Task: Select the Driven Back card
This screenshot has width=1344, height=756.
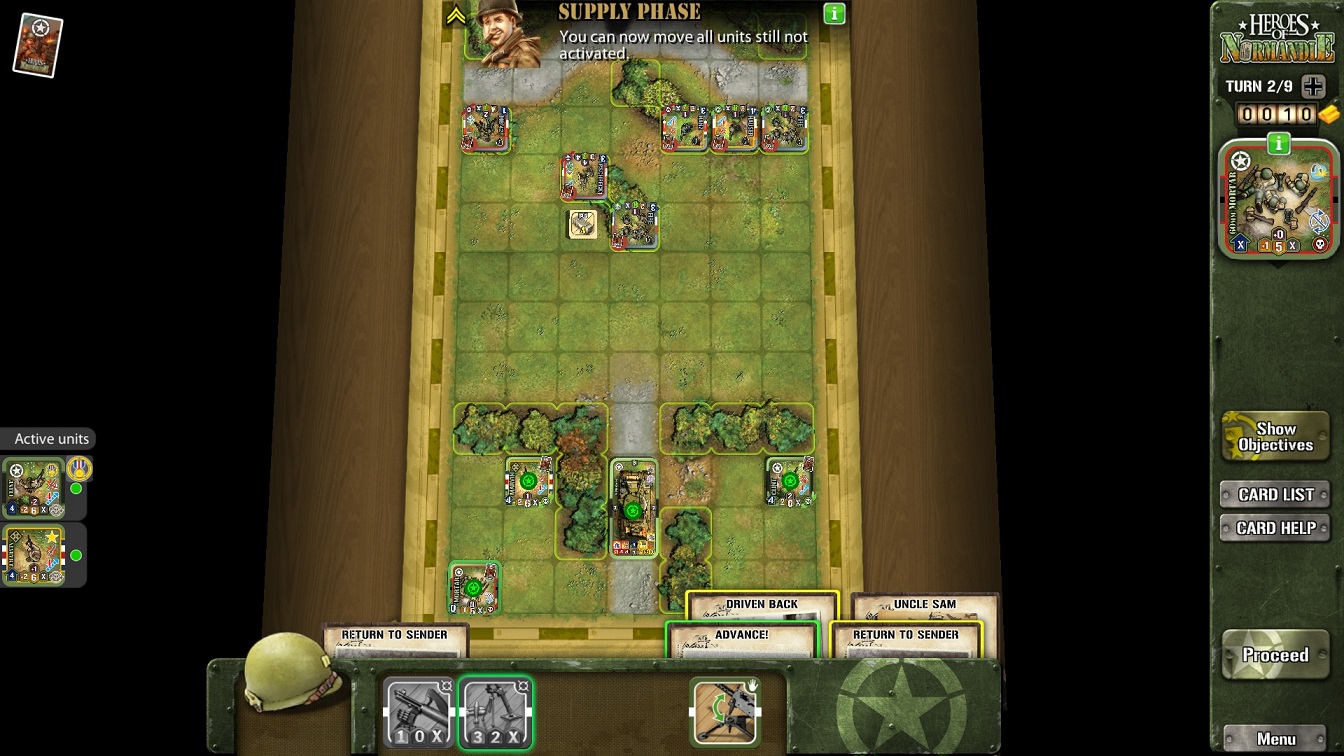Action: point(761,605)
